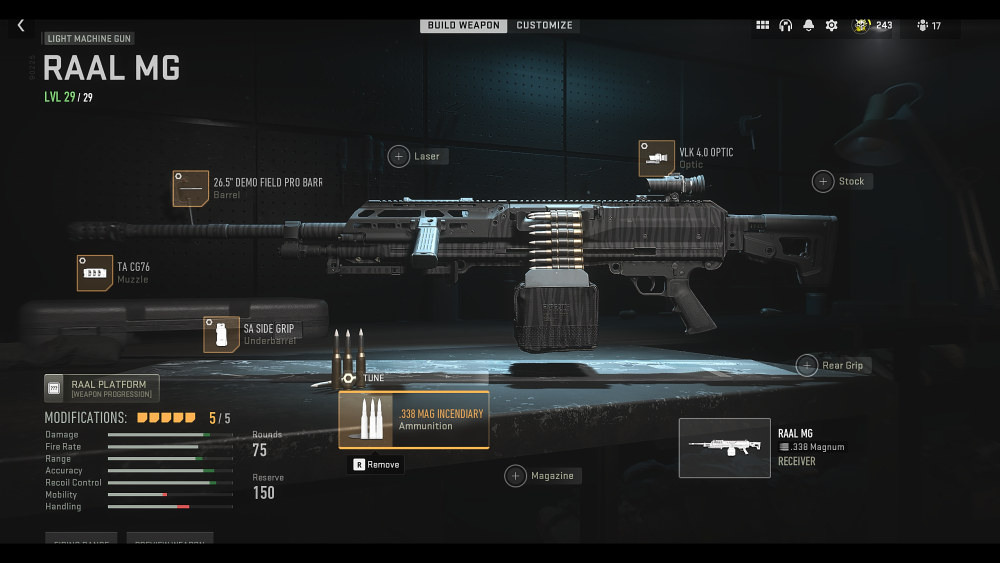The image size is (1000, 563).
Task: Open the grid menu icon
Action: [x=762, y=26]
